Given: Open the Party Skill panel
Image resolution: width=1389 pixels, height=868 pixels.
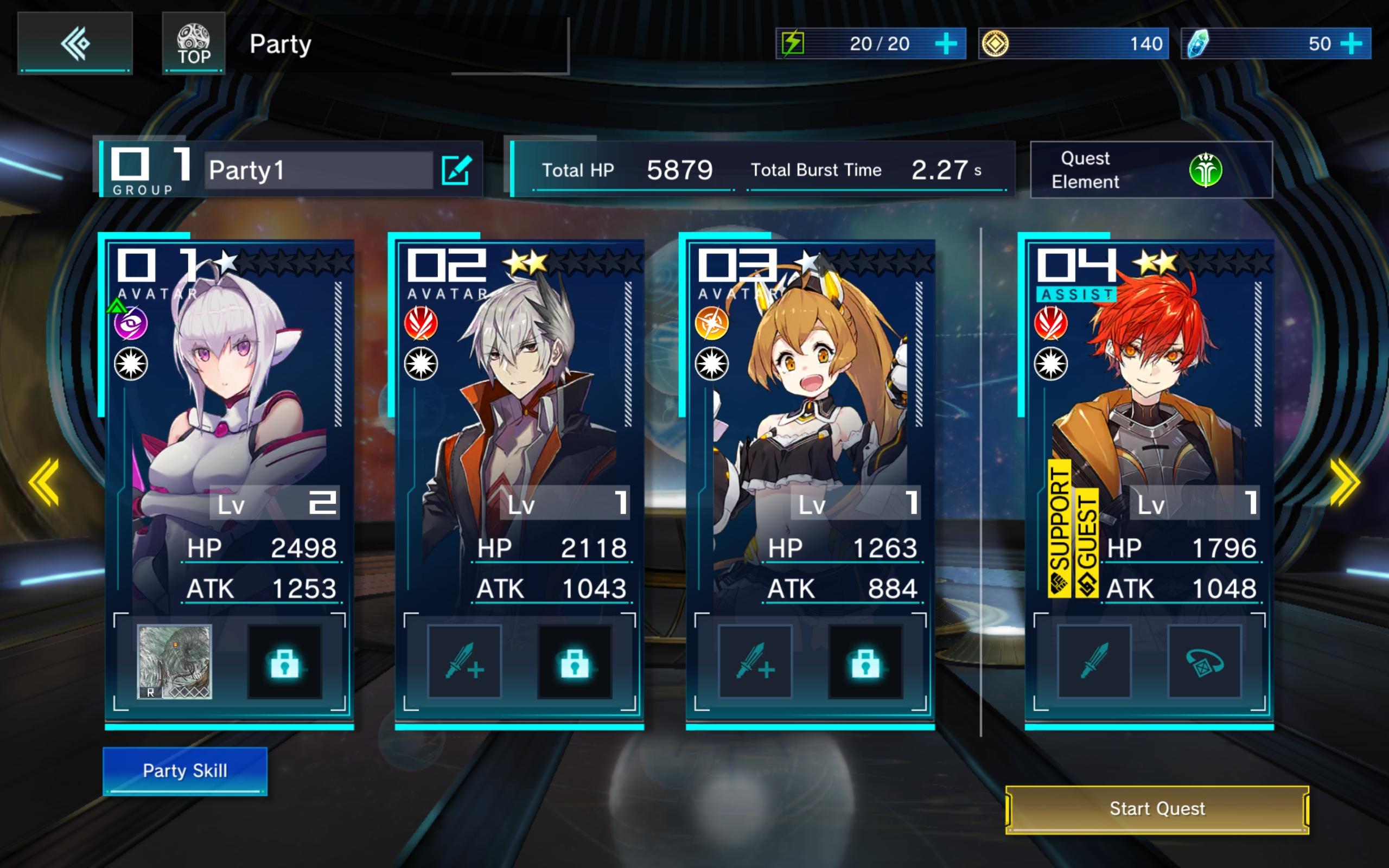Looking at the screenshot, I should 185,770.
